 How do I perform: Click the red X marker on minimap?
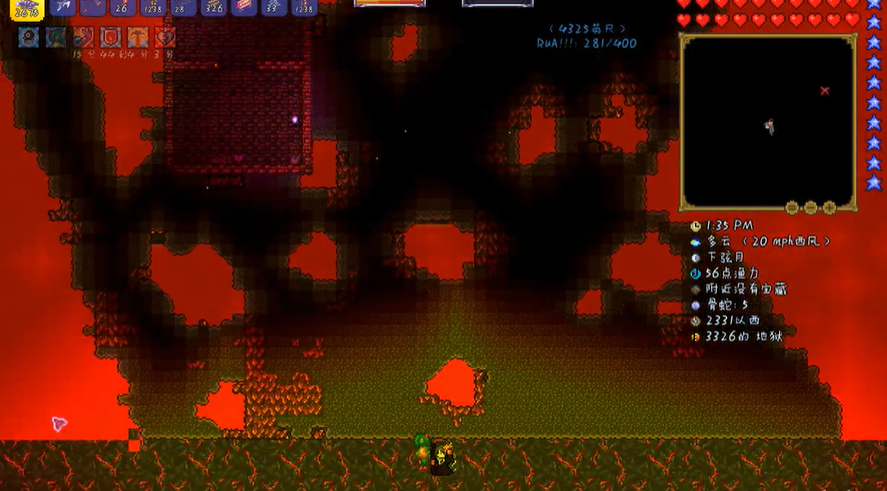[825, 91]
